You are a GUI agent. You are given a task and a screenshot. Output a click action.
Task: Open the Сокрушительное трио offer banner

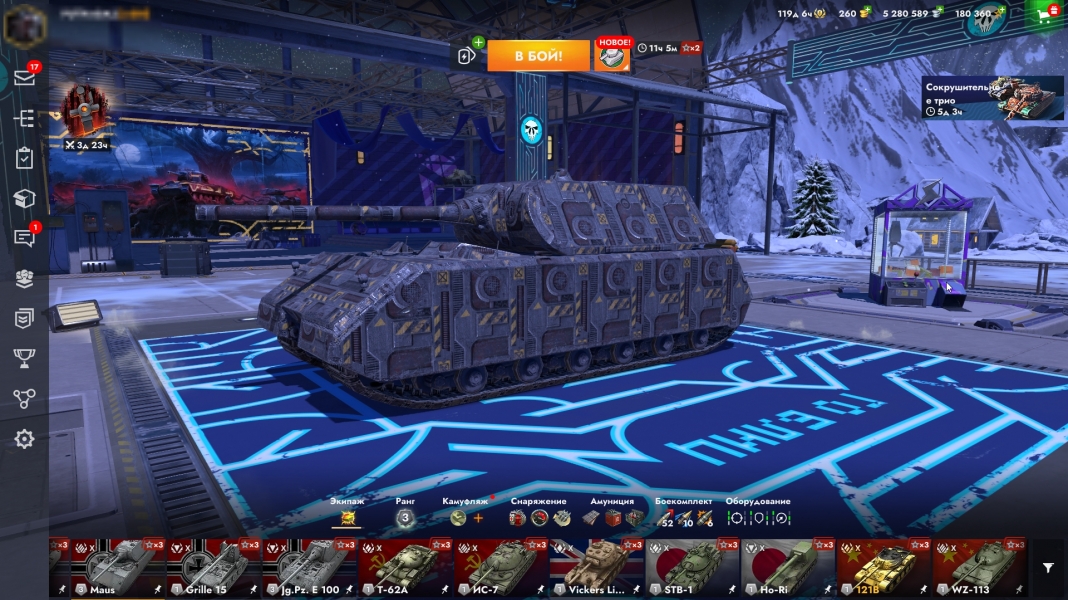(x=992, y=98)
